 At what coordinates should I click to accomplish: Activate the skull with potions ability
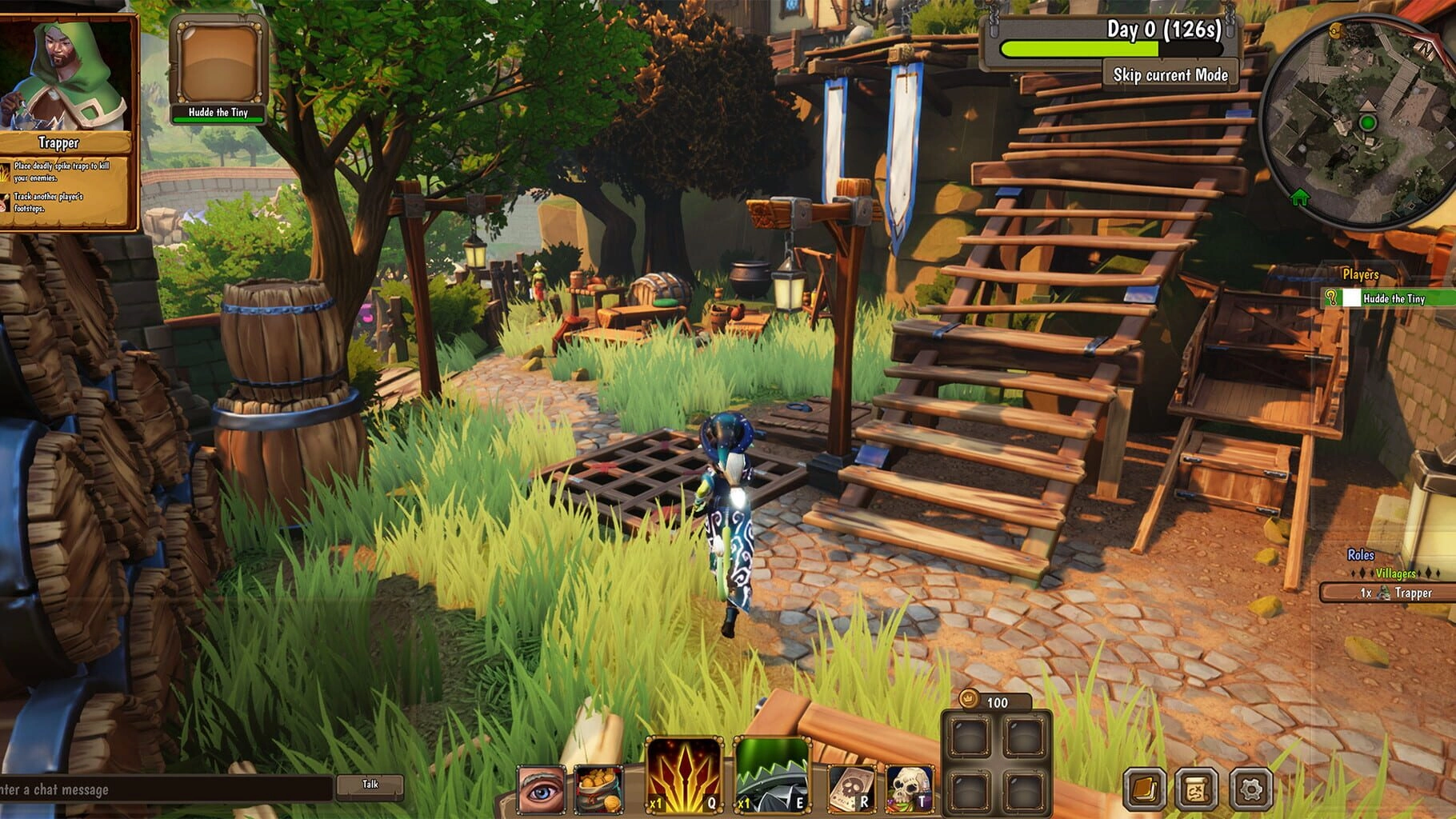(910, 789)
